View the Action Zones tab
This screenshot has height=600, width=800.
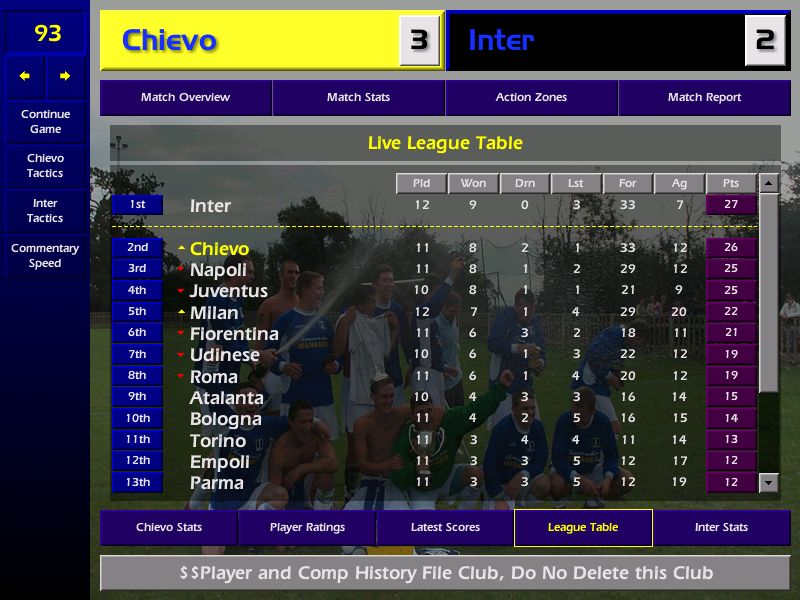[x=531, y=98]
